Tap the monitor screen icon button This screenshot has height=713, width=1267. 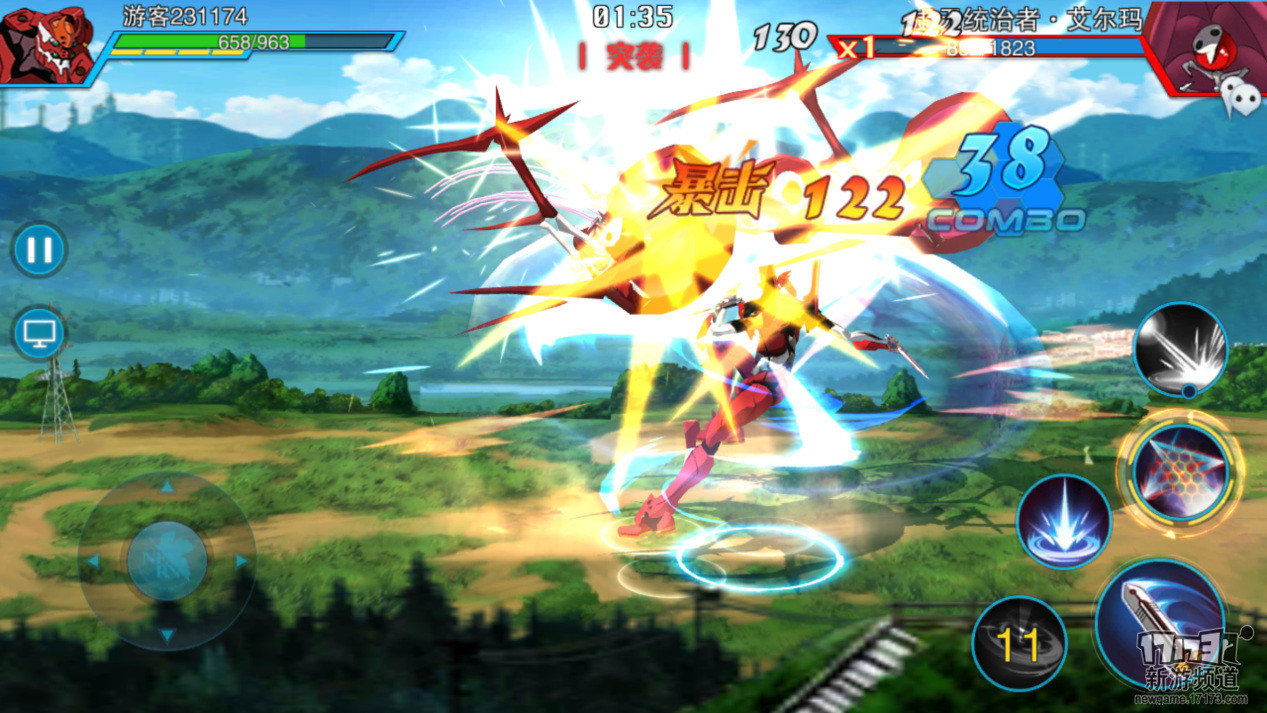pyautogui.click(x=39, y=333)
